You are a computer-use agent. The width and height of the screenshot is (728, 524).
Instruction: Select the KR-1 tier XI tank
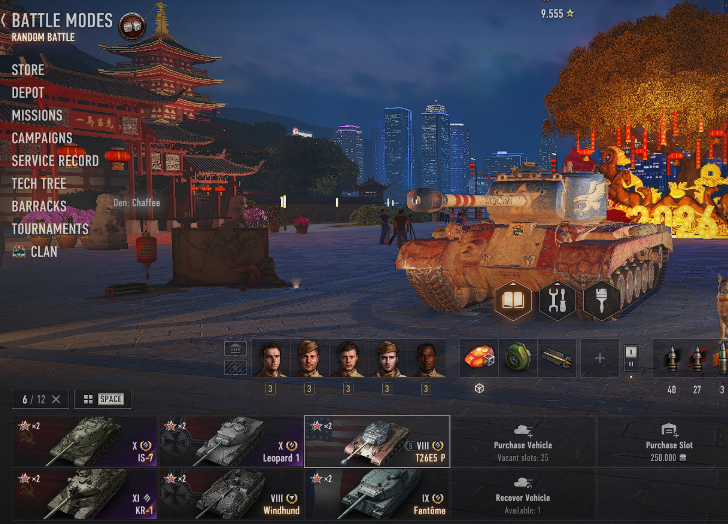[x=85, y=494]
